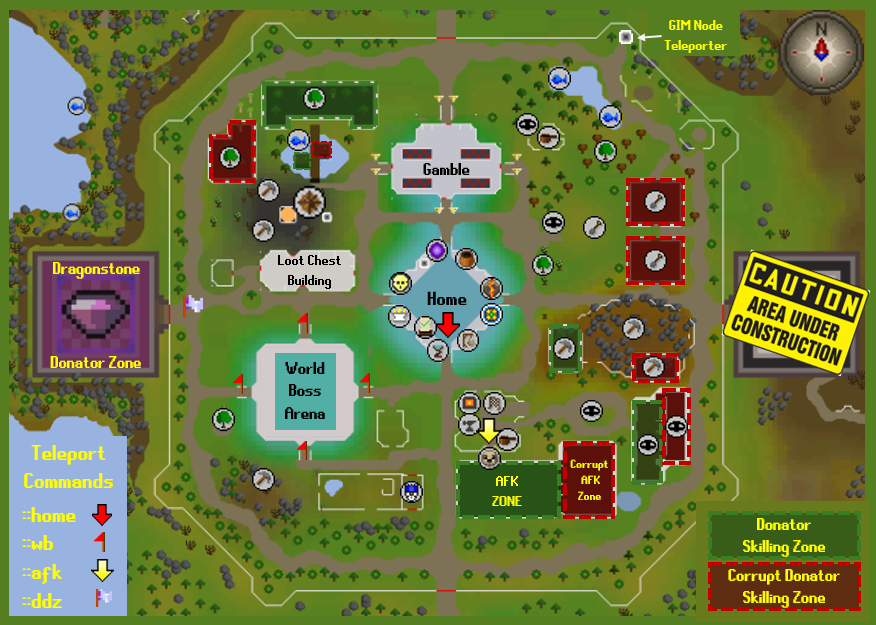This screenshot has width=876, height=625.
Task: Select the GIM Node Teleporter marker
Action: 626,37
